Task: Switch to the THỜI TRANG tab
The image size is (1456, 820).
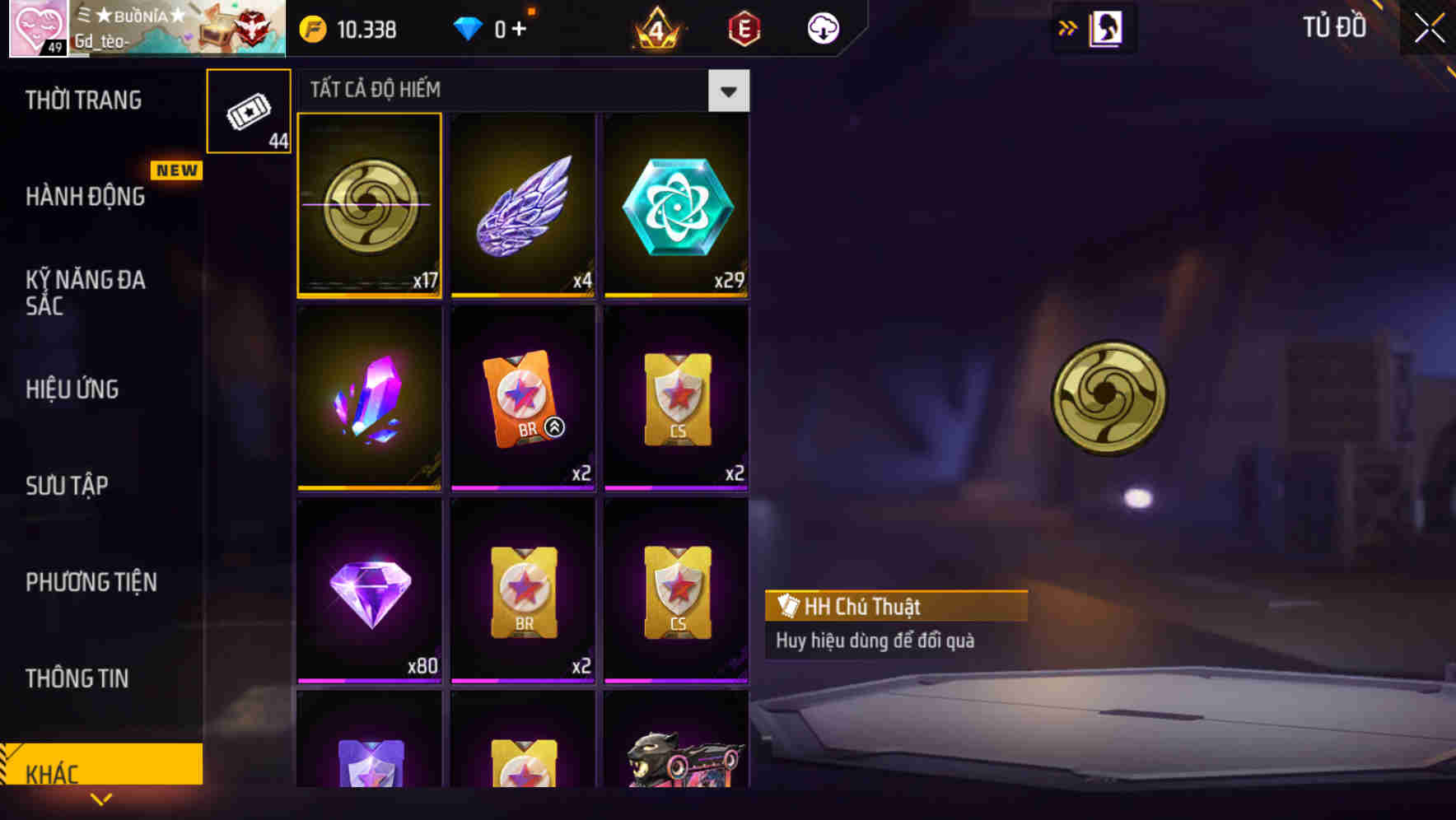Action: [82, 99]
